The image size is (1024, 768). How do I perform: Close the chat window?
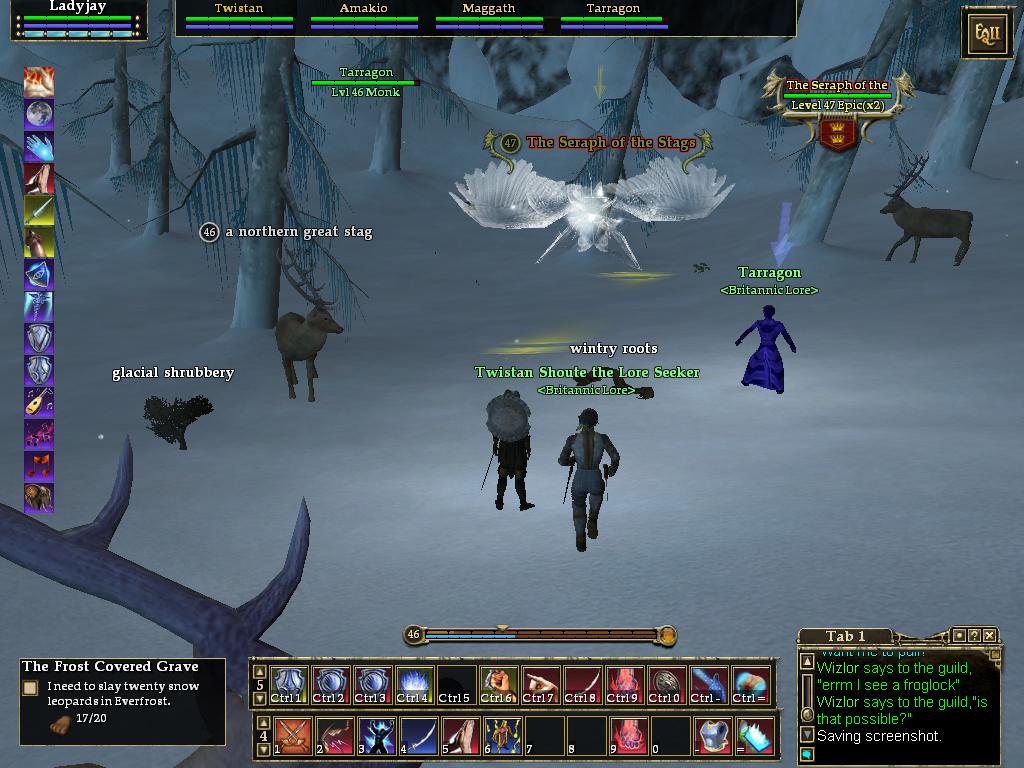[989, 635]
